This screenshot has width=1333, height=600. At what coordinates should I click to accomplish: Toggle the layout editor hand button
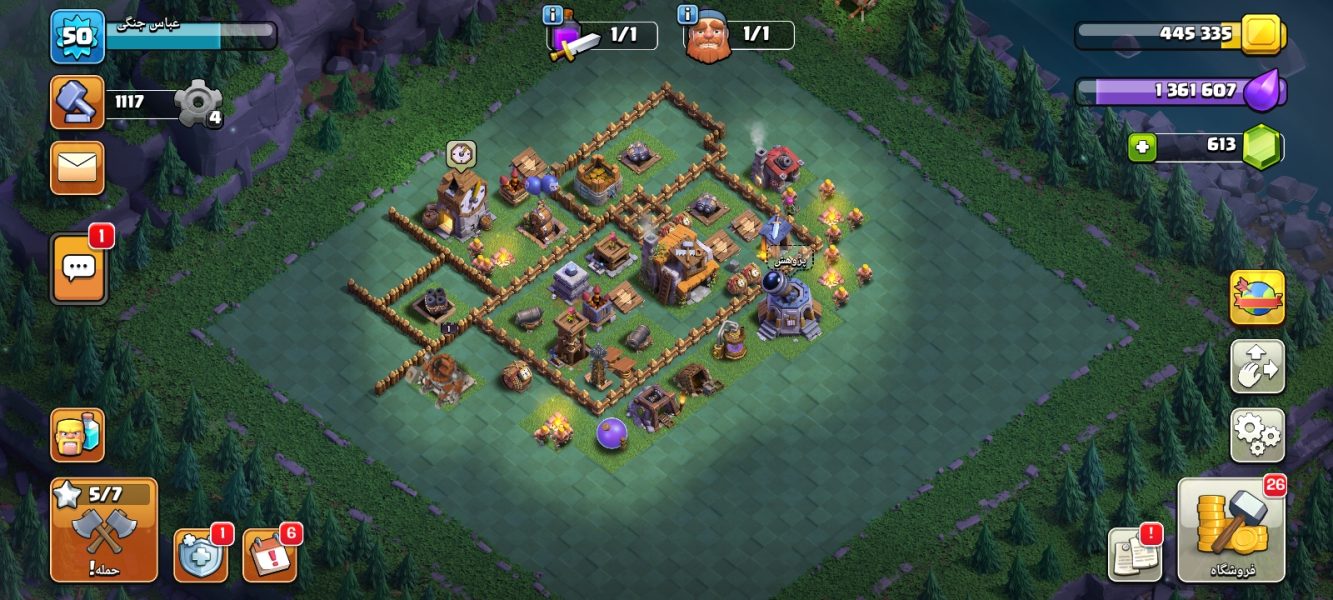[1257, 367]
